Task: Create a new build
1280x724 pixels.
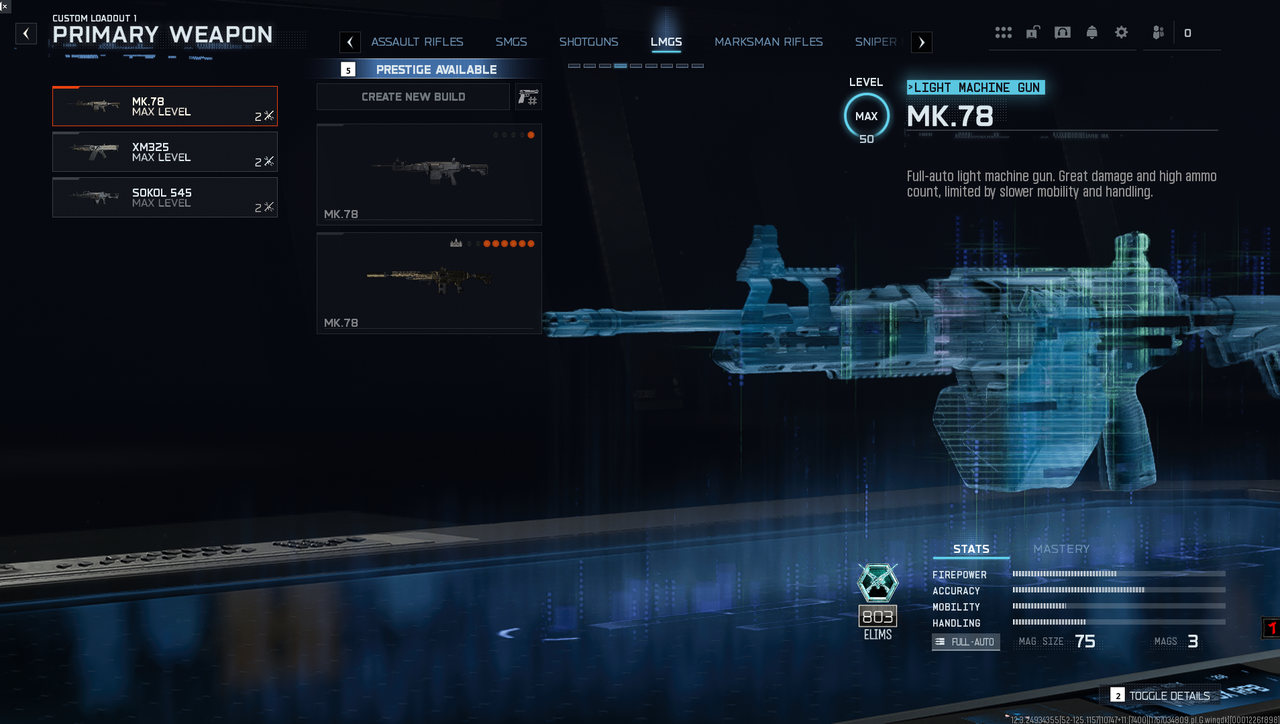Action: pos(413,97)
